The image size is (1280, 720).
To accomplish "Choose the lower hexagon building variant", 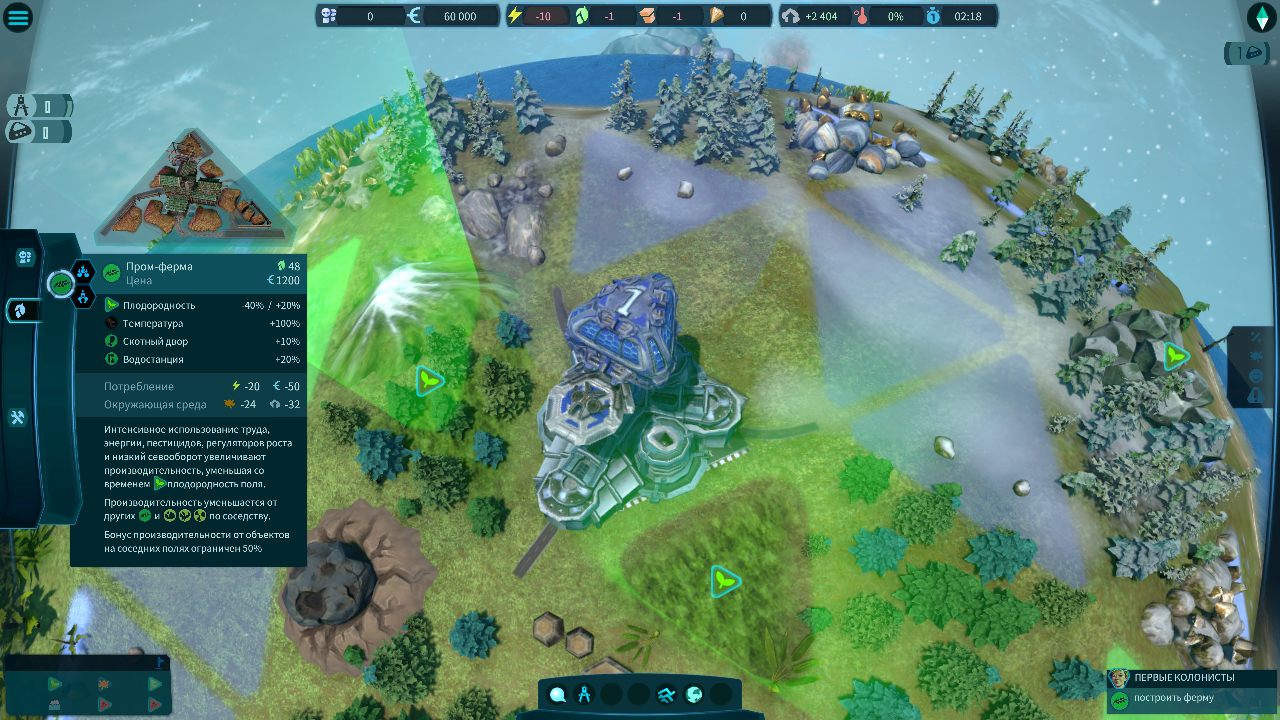I will [84, 296].
